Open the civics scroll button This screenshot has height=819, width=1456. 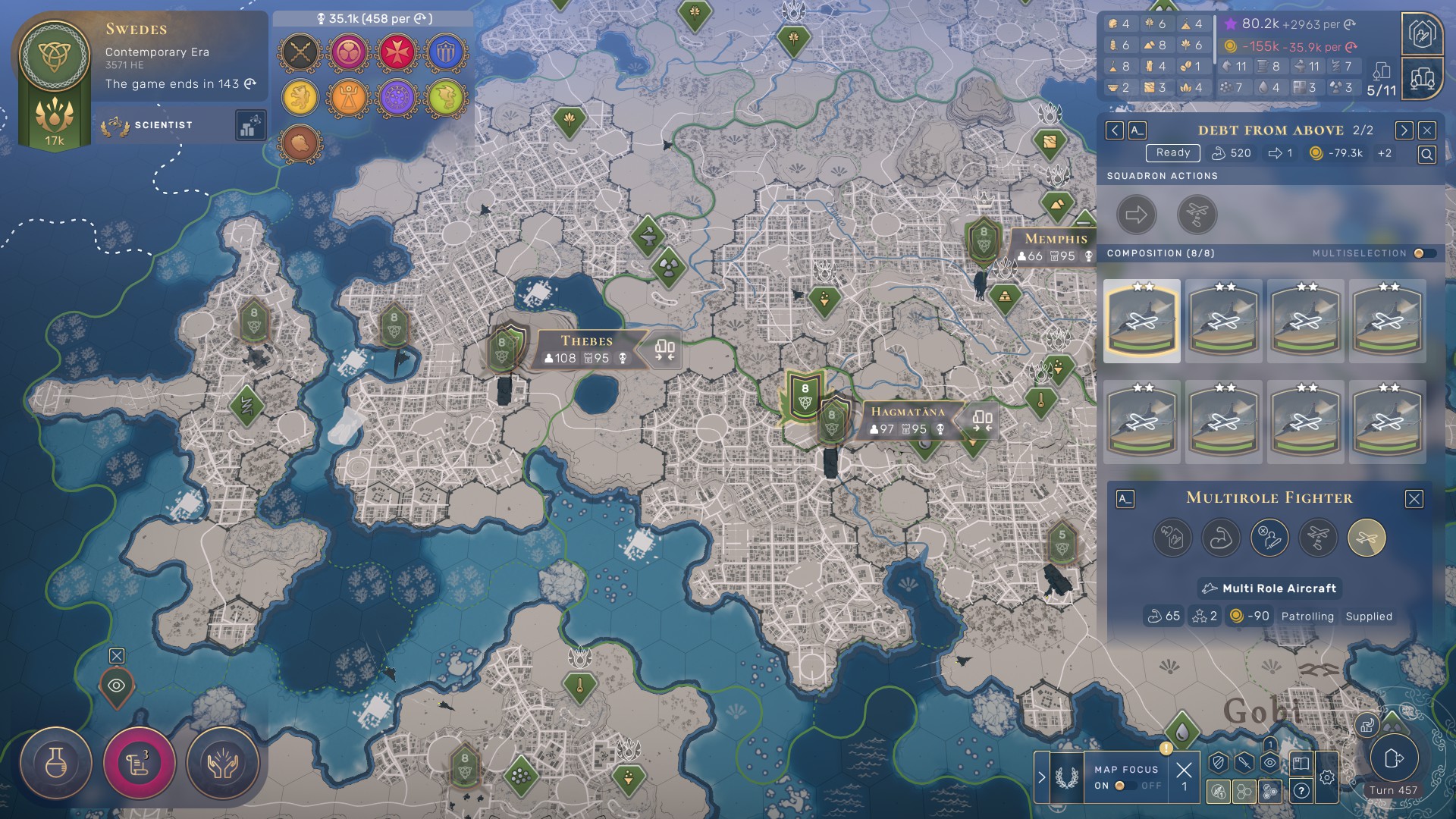point(139,763)
